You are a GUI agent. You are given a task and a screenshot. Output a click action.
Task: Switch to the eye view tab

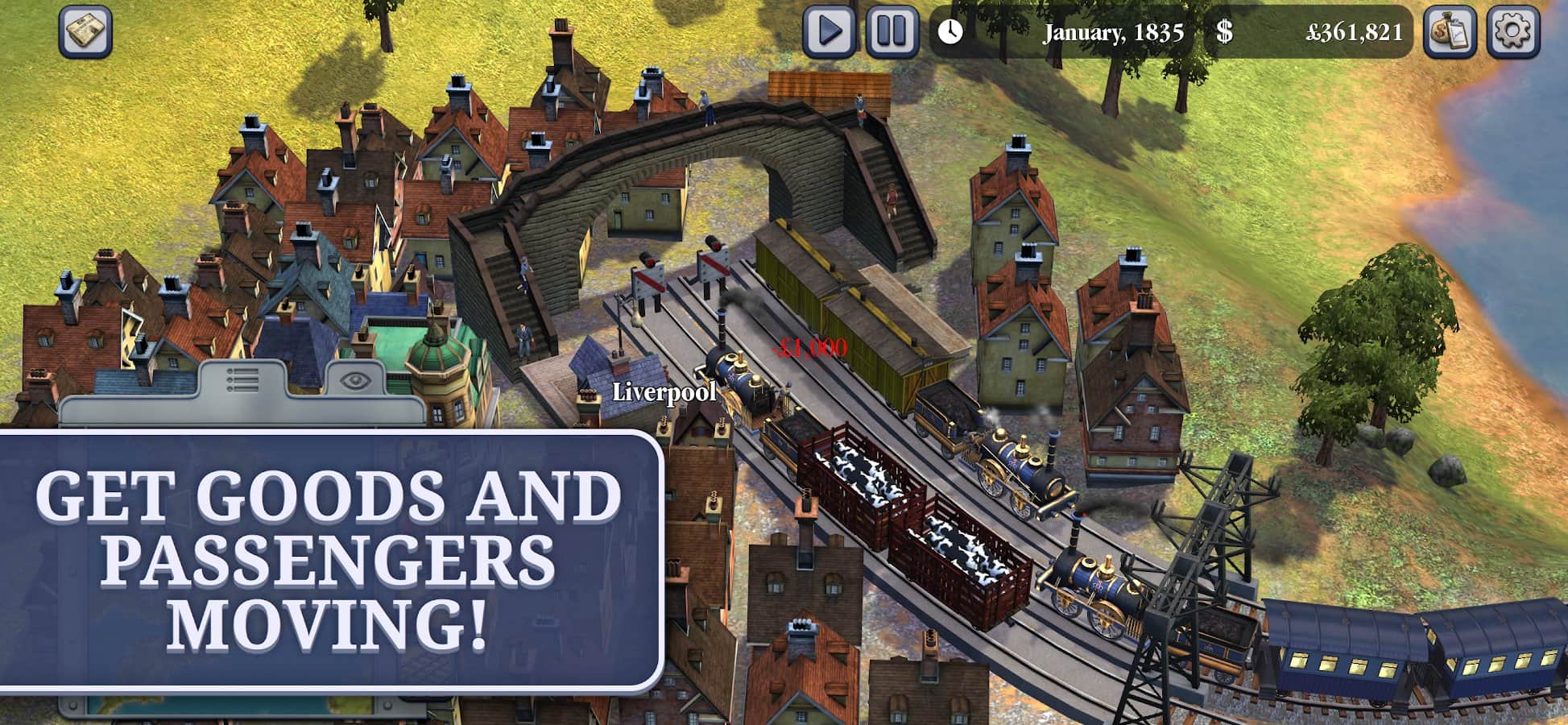pyautogui.click(x=352, y=379)
